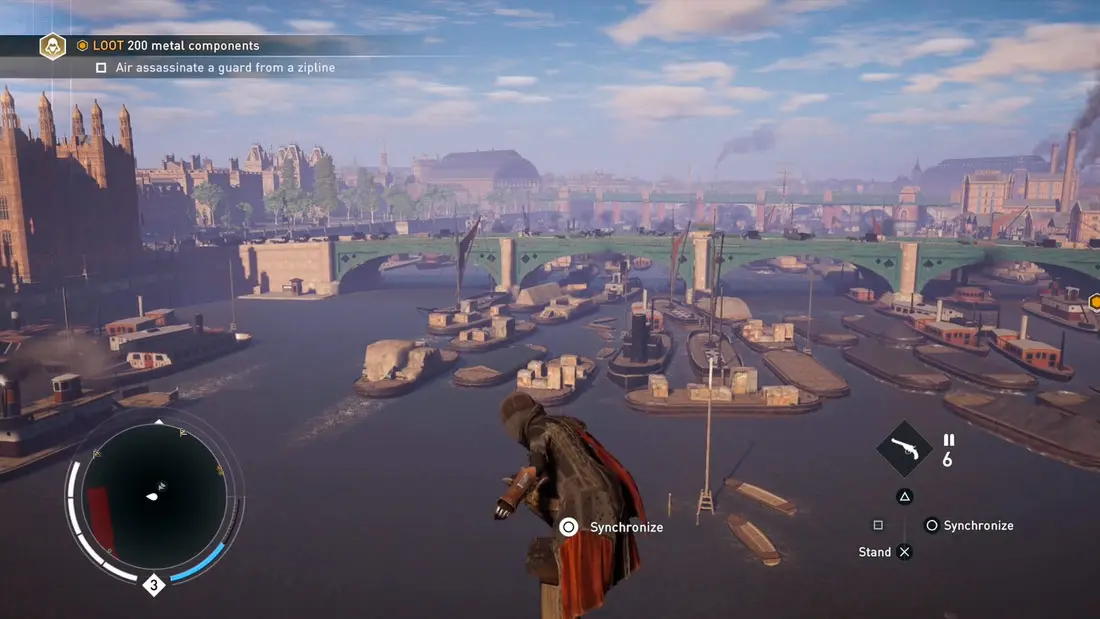Open the circular minimap
This screenshot has height=619, width=1100.
click(154, 497)
